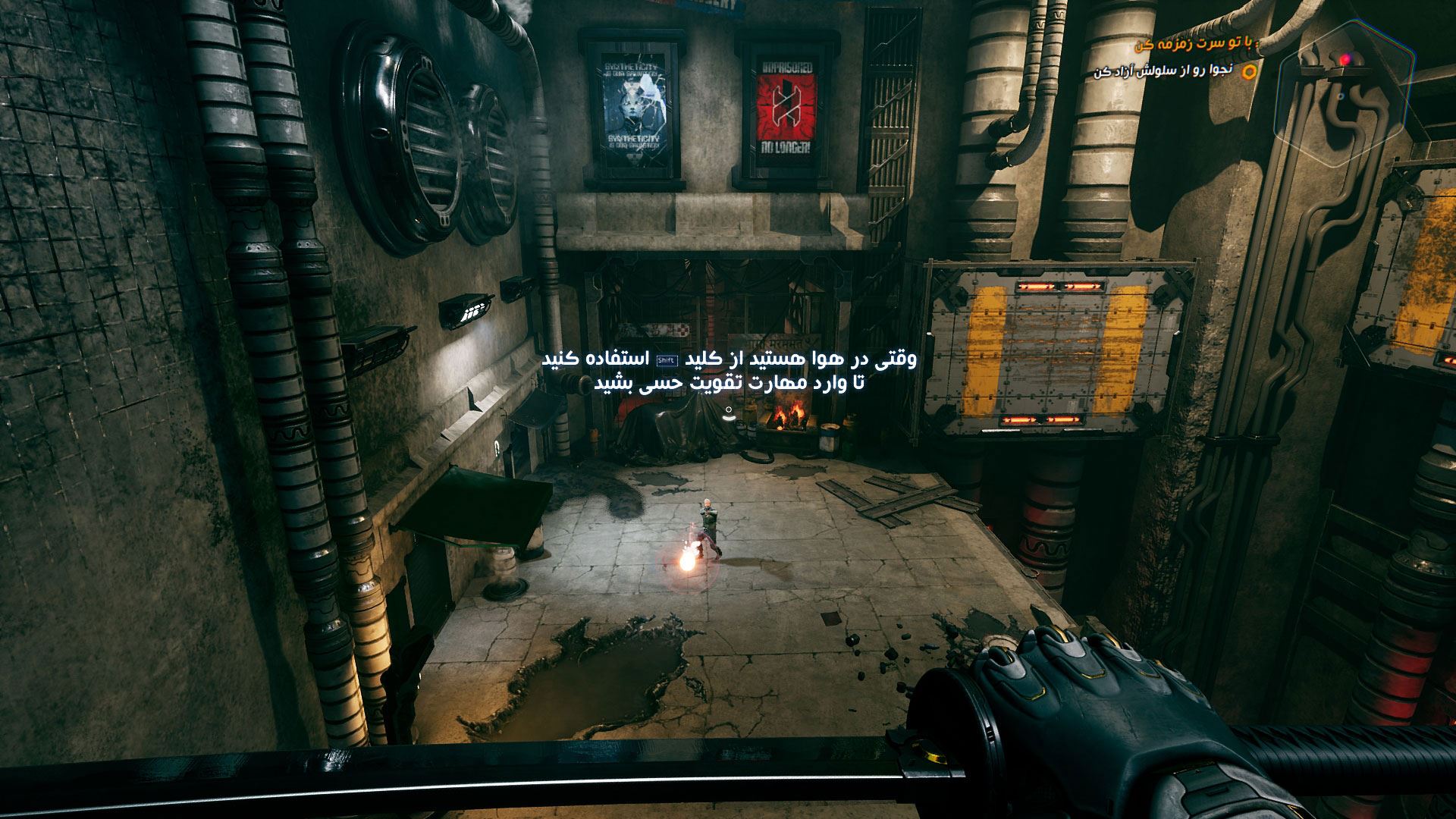Select the orange mission title text
Viewport: 1456px width, 819px height.
coord(1195,45)
